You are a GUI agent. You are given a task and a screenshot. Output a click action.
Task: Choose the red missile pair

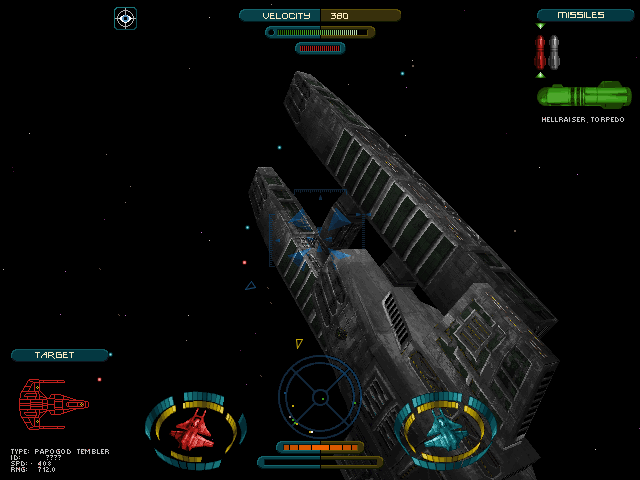tap(540, 52)
